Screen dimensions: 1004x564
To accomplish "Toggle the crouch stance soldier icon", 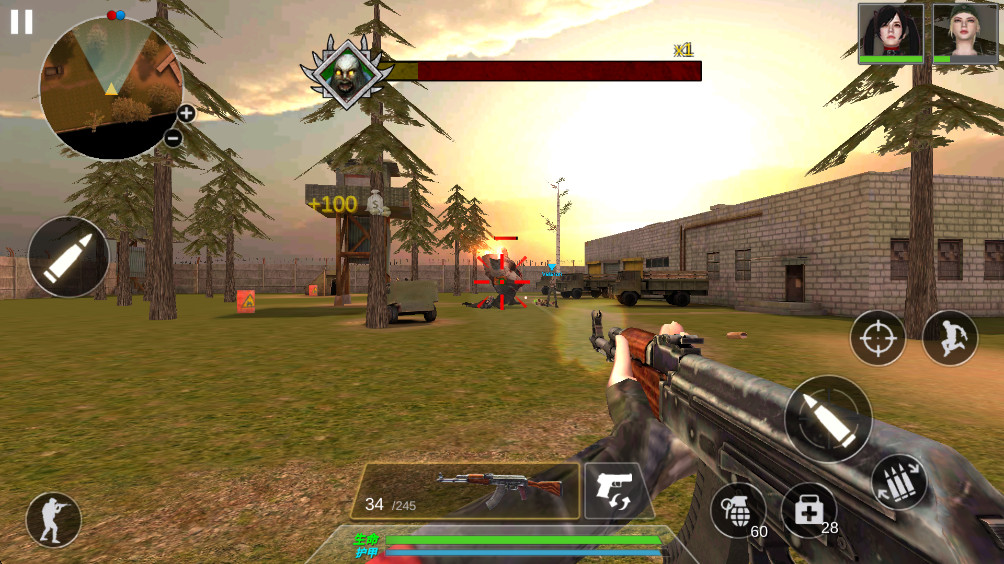I will (x=53, y=520).
